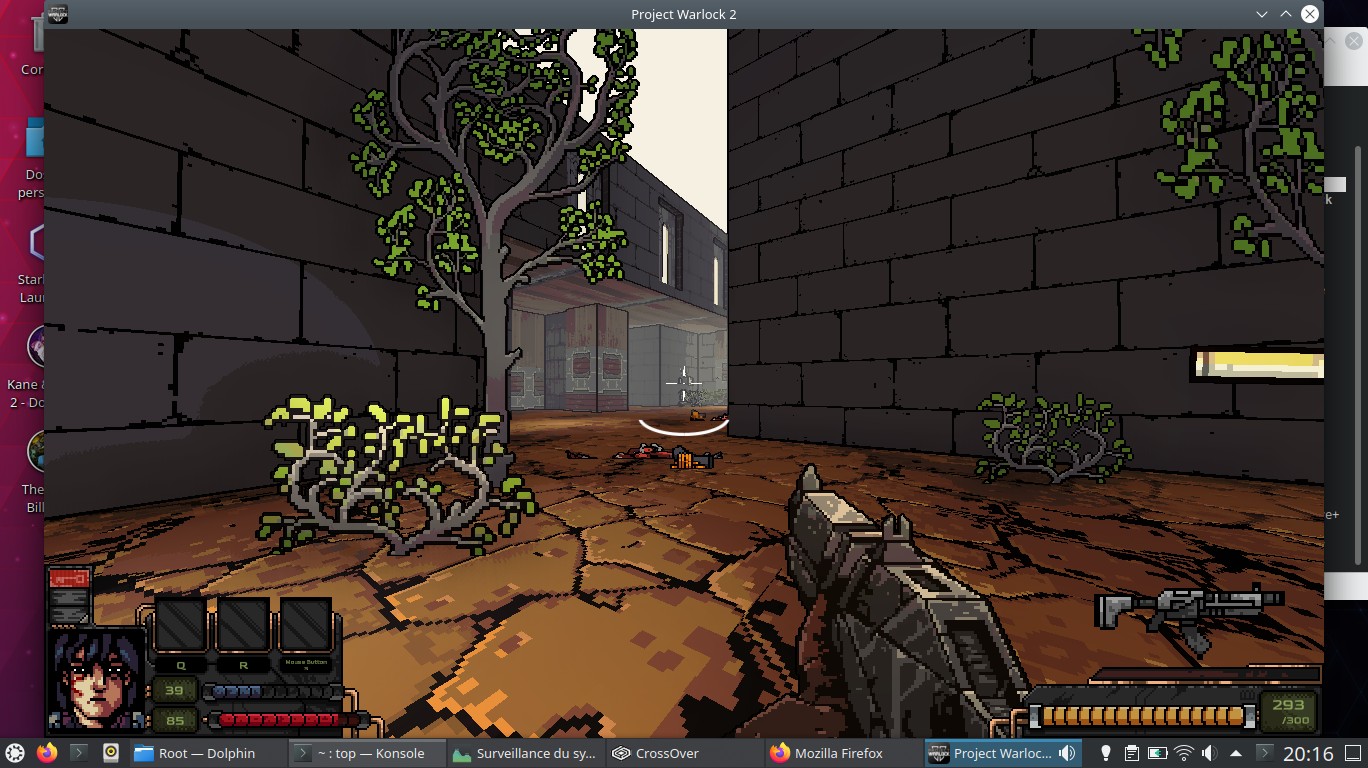This screenshot has height=768, width=1368.
Task: Open the battery status from the tray
Action: coord(1158,753)
